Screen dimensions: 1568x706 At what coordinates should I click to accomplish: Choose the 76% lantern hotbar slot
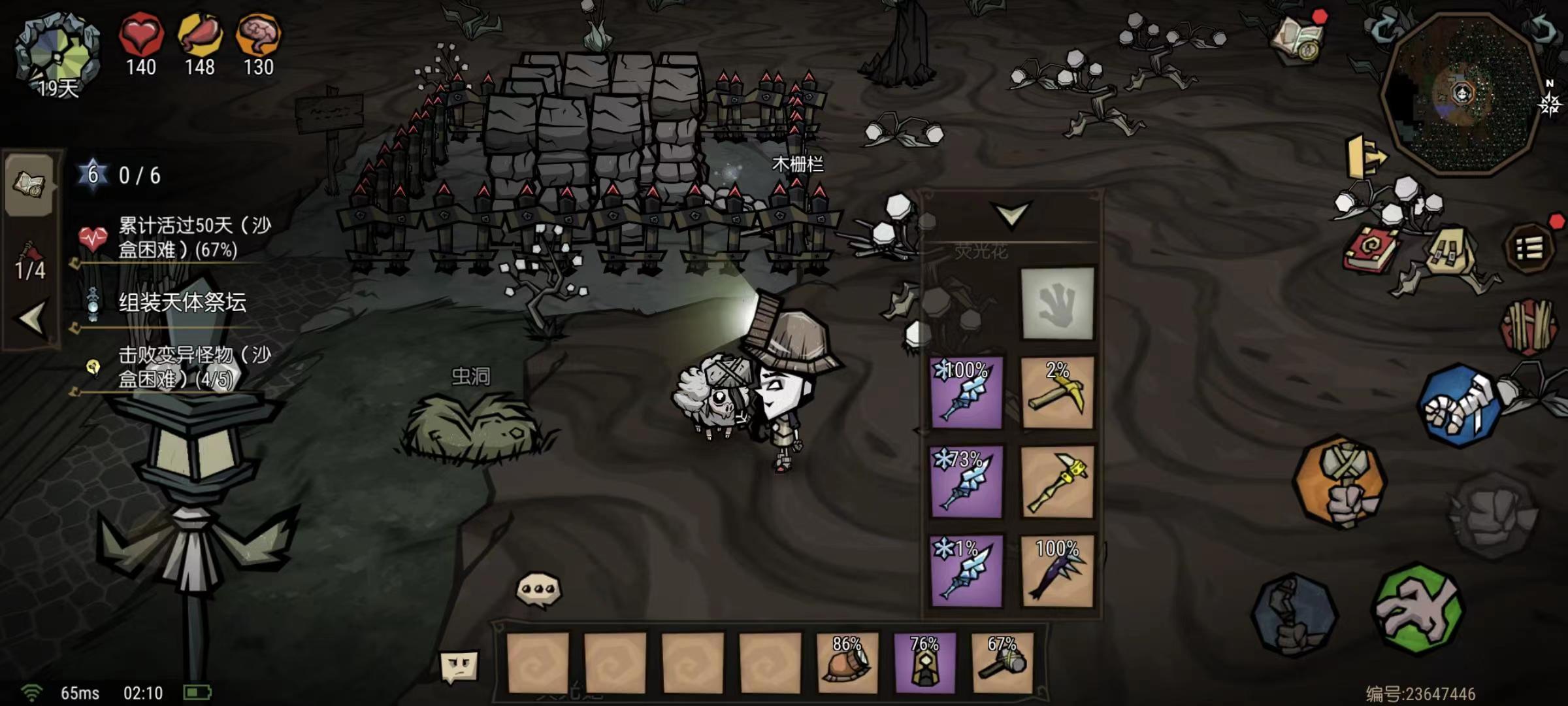pyautogui.click(x=924, y=662)
